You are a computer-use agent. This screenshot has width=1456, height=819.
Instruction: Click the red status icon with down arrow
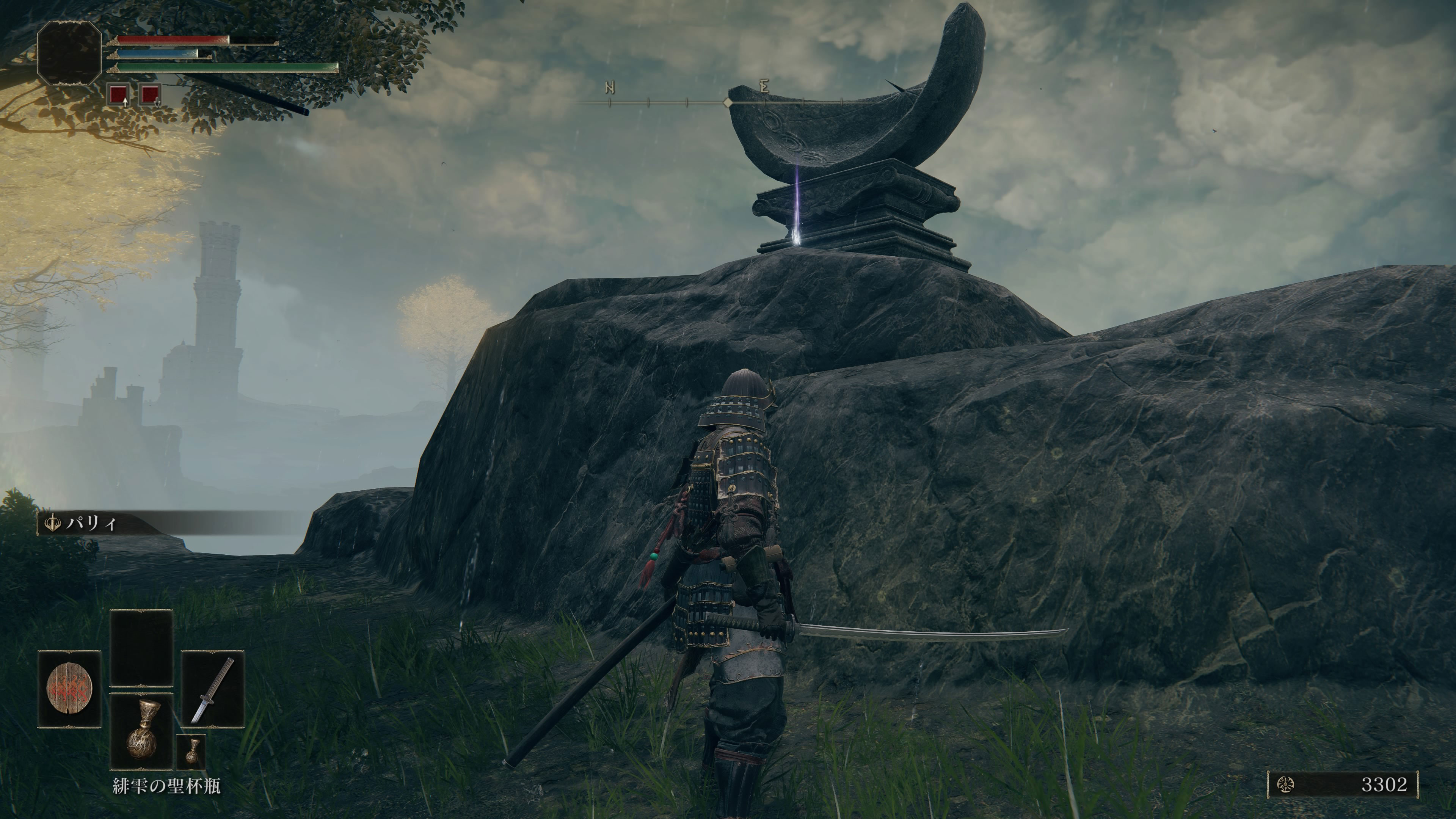[151, 95]
